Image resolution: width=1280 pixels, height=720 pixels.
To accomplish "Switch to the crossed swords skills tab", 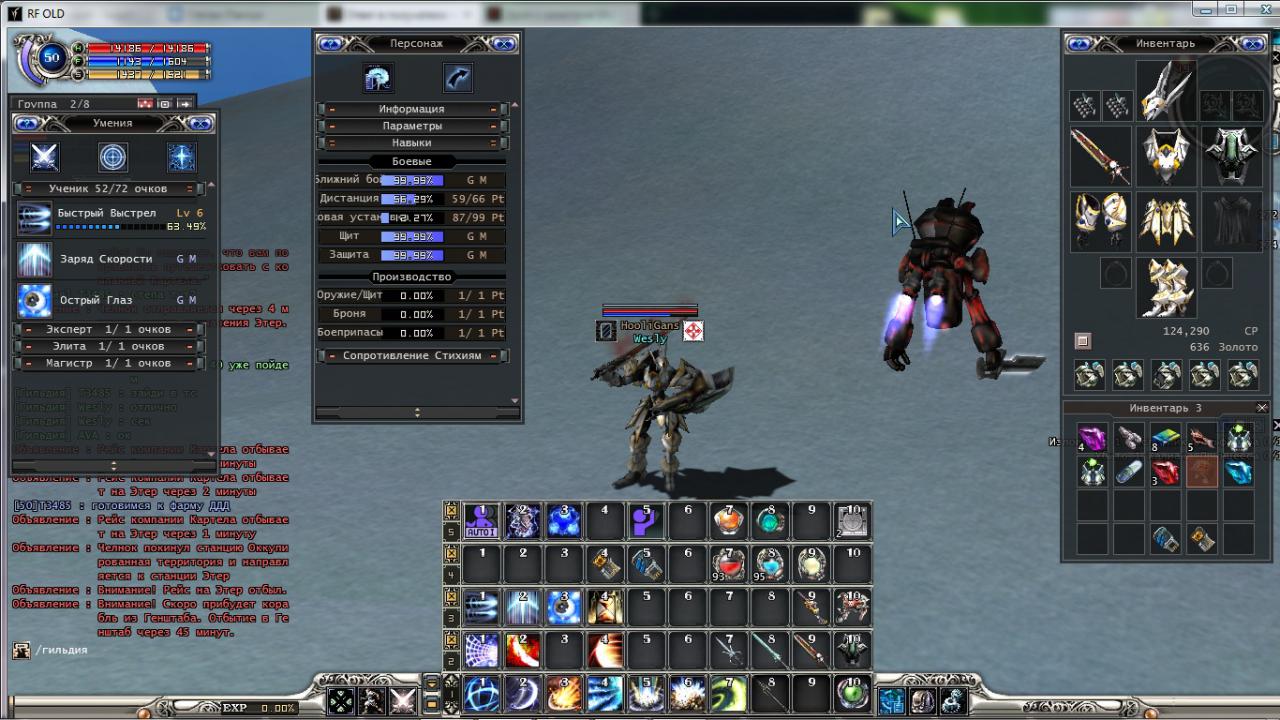I will coord(45,157).
